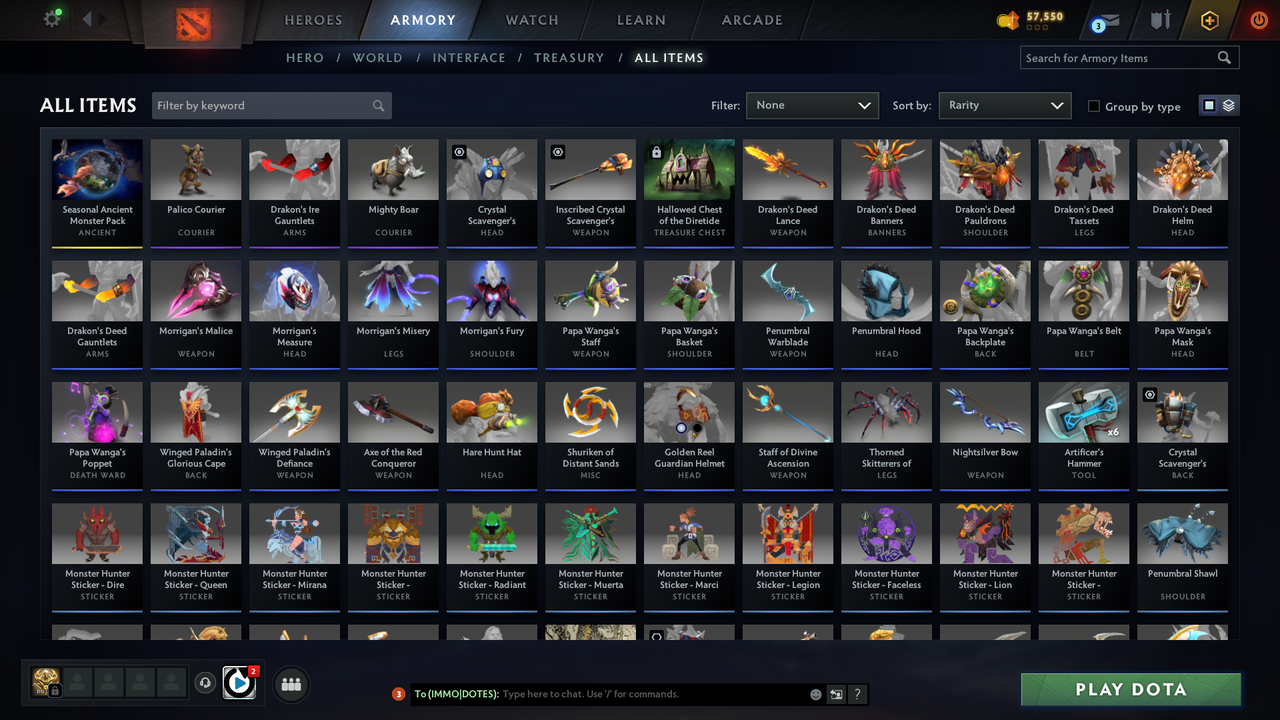Open the Filter dropdown set to None
The image size is (1280, 720).
pyautogui.click(x=811, y=105)
